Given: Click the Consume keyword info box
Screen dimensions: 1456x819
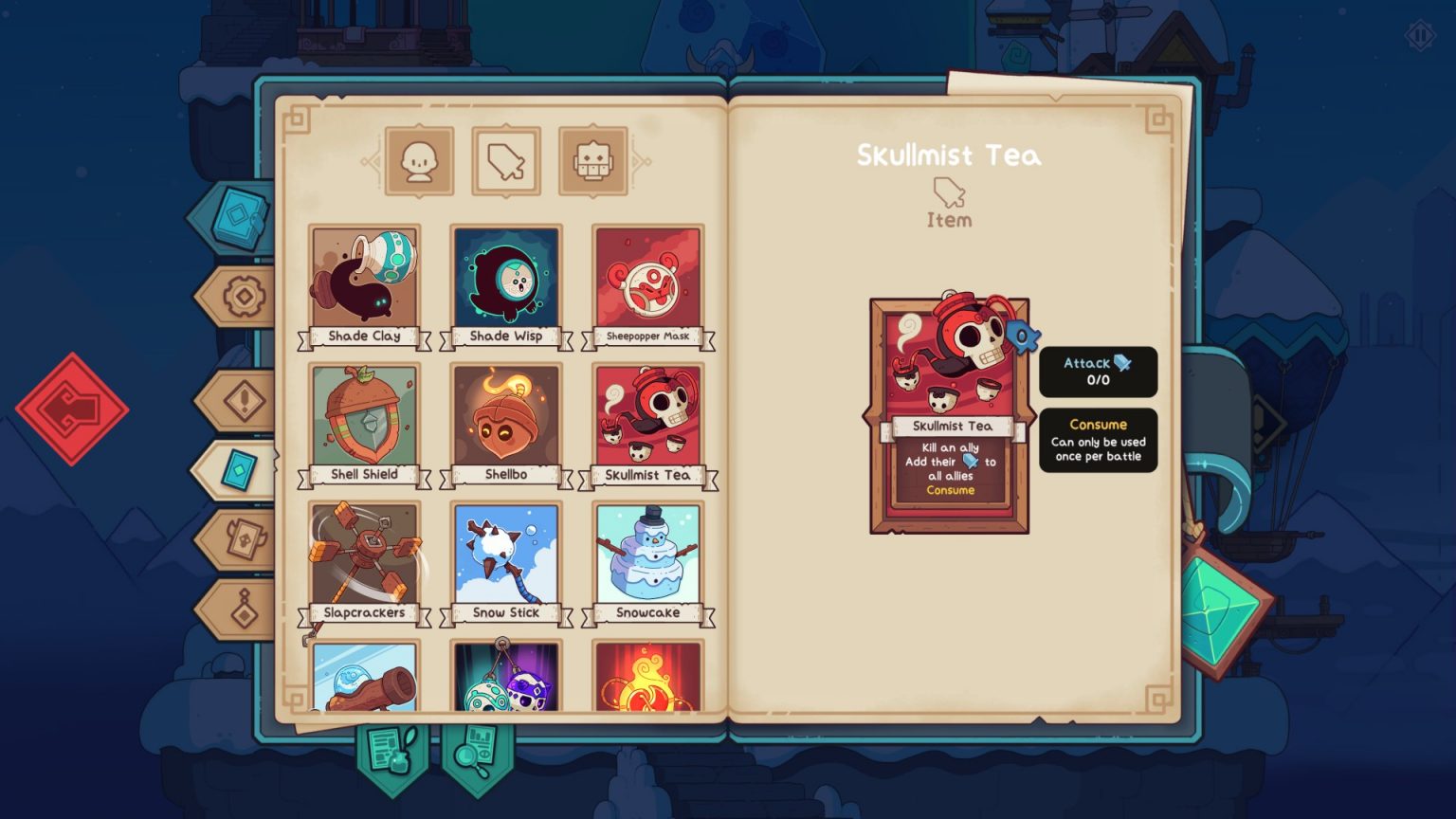Looking at the screenshot, I should [x=1099, y=441].
